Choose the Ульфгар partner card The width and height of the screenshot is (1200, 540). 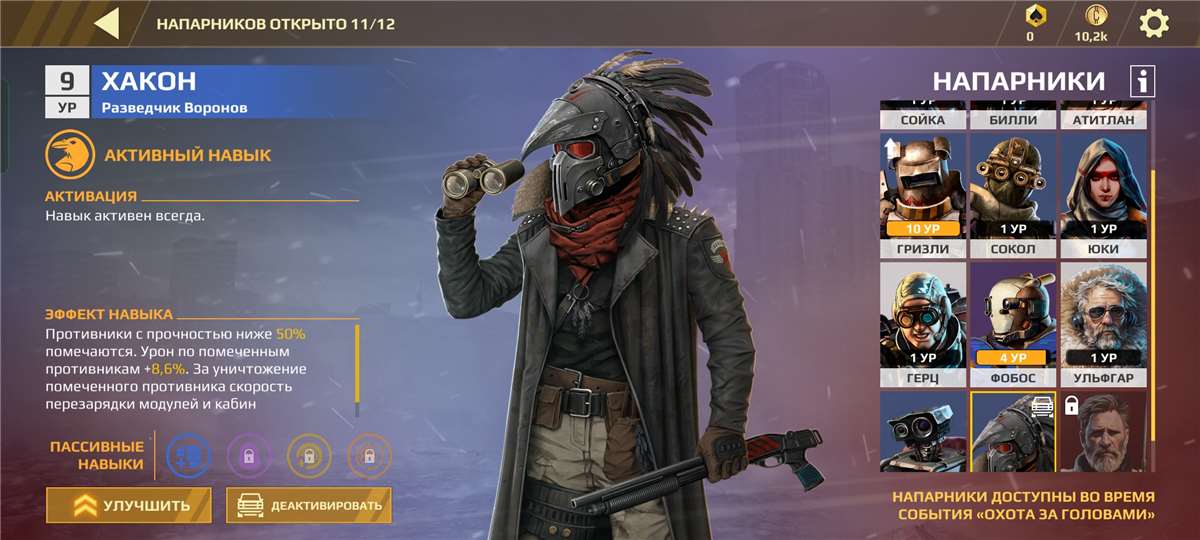(1102, 325)
